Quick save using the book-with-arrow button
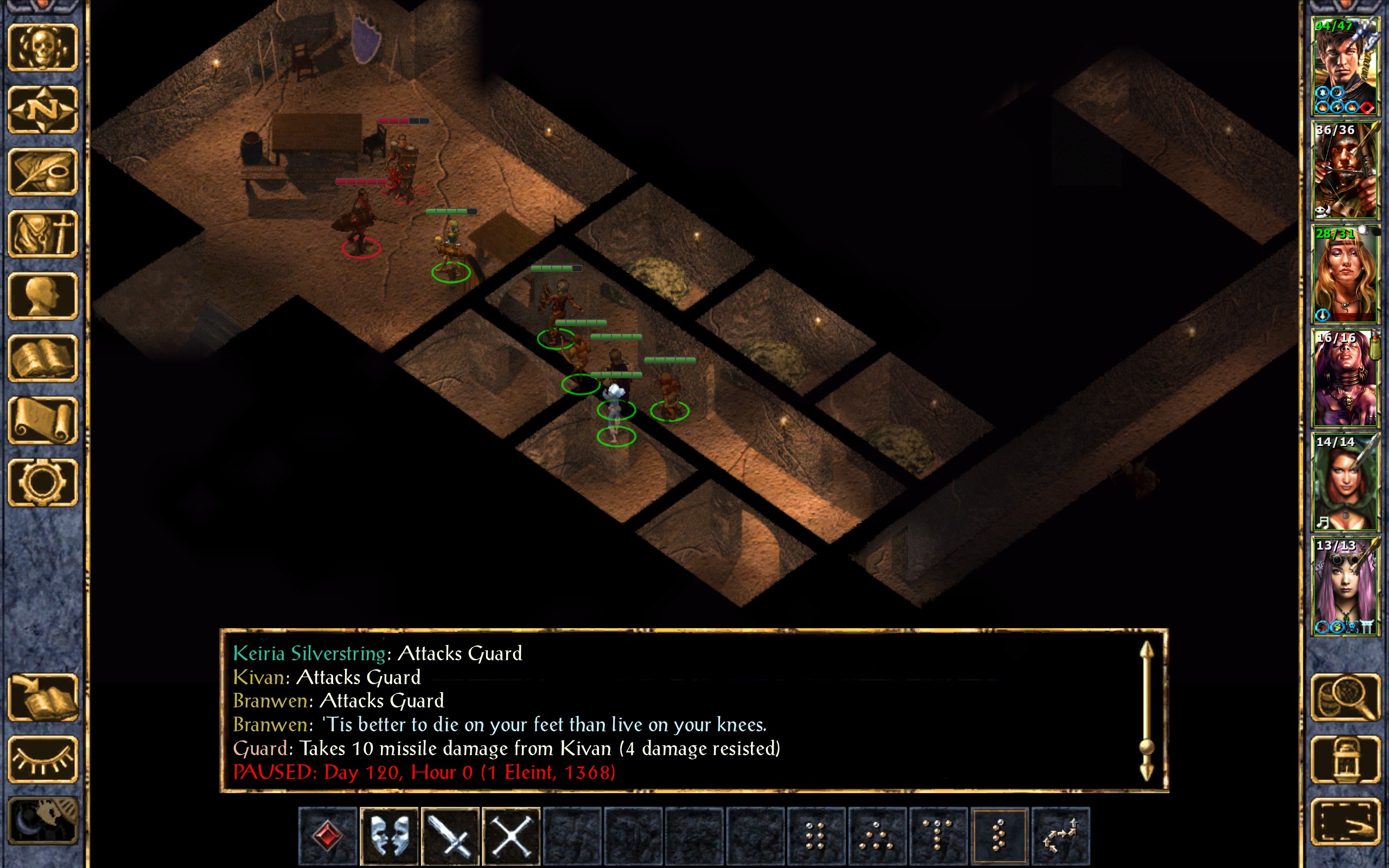This screenshot has height=868, width=1389. [x=43, y=697]
